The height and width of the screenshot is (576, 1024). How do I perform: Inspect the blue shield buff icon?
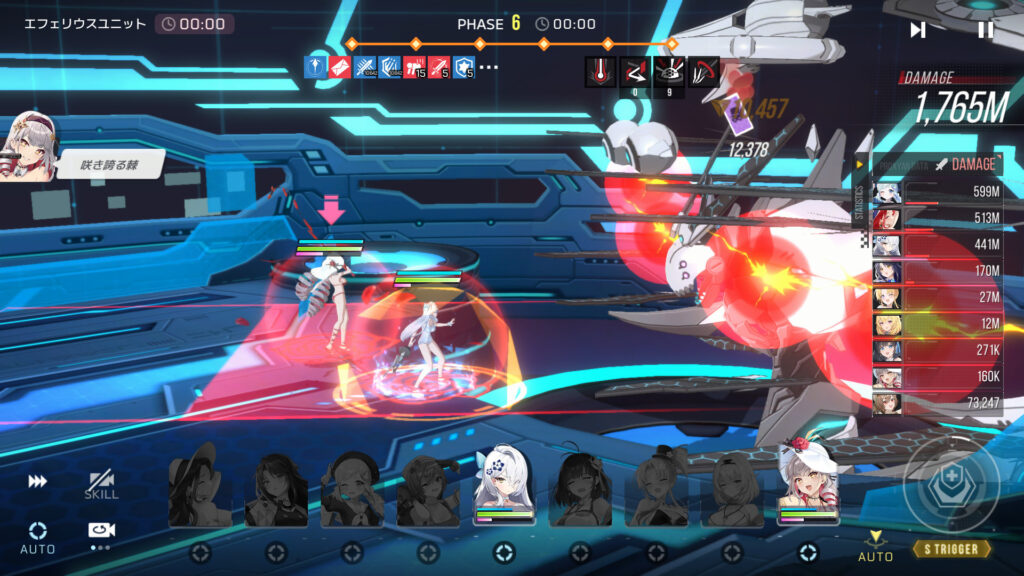pyautogui.click(x=464, y=68)
